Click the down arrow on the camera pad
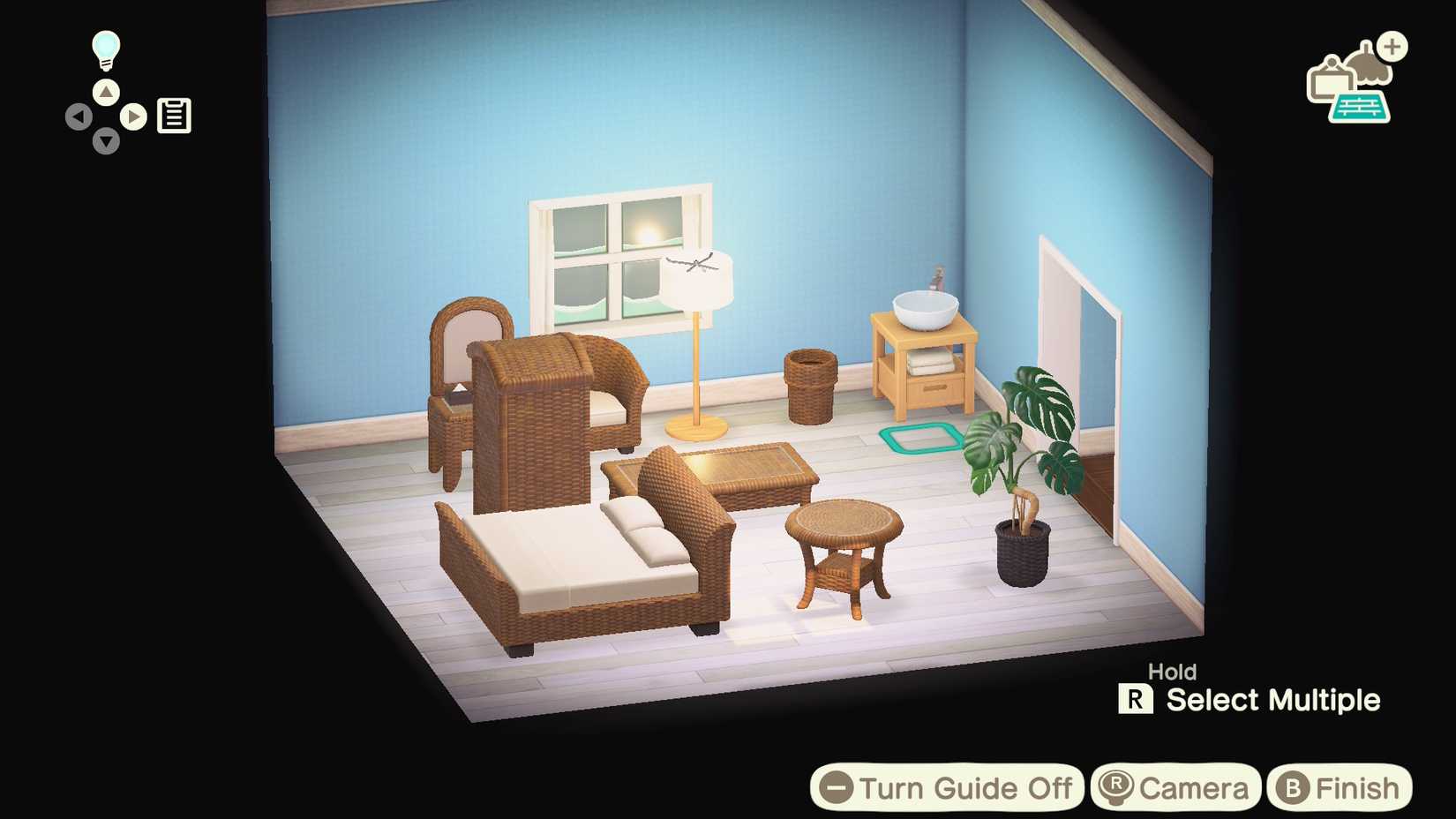 (x=105, y=140)
